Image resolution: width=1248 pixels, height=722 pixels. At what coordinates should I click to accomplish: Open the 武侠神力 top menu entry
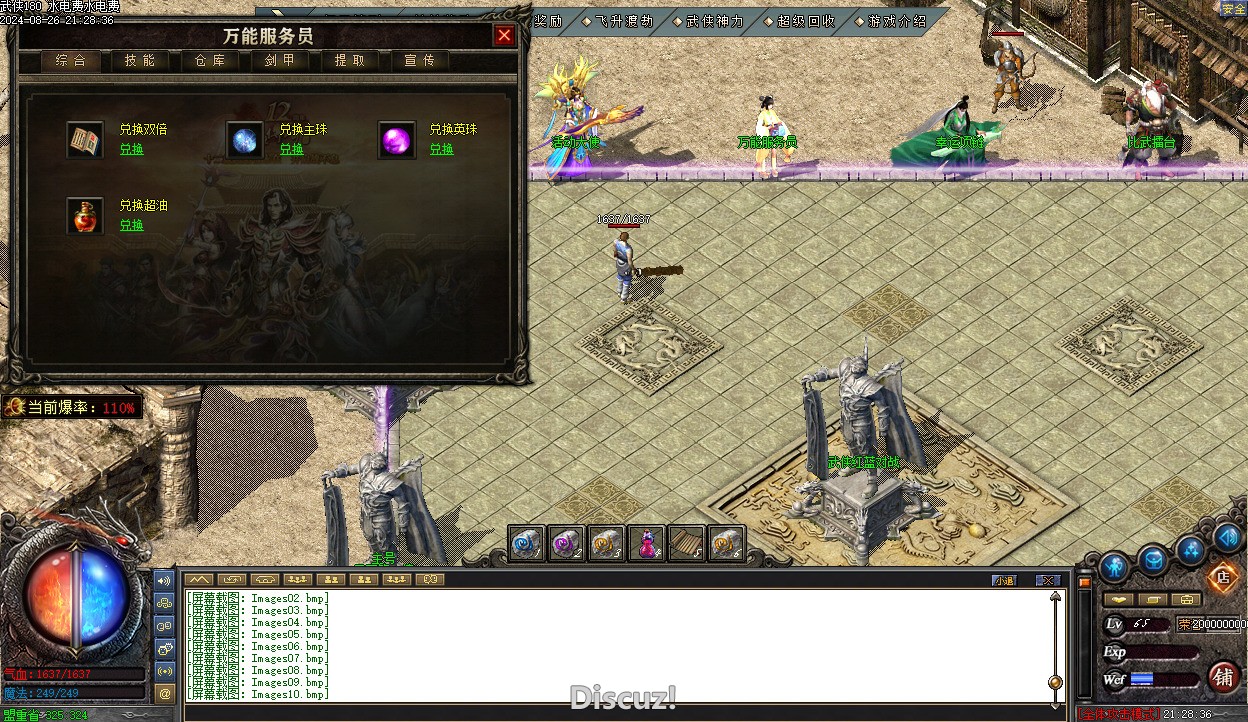(x=714, y=21)
